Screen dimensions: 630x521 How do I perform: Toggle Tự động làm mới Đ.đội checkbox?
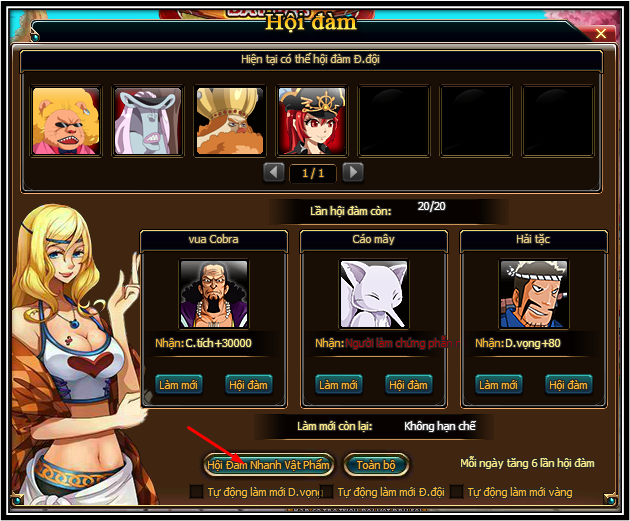click(x=327, y=492)
